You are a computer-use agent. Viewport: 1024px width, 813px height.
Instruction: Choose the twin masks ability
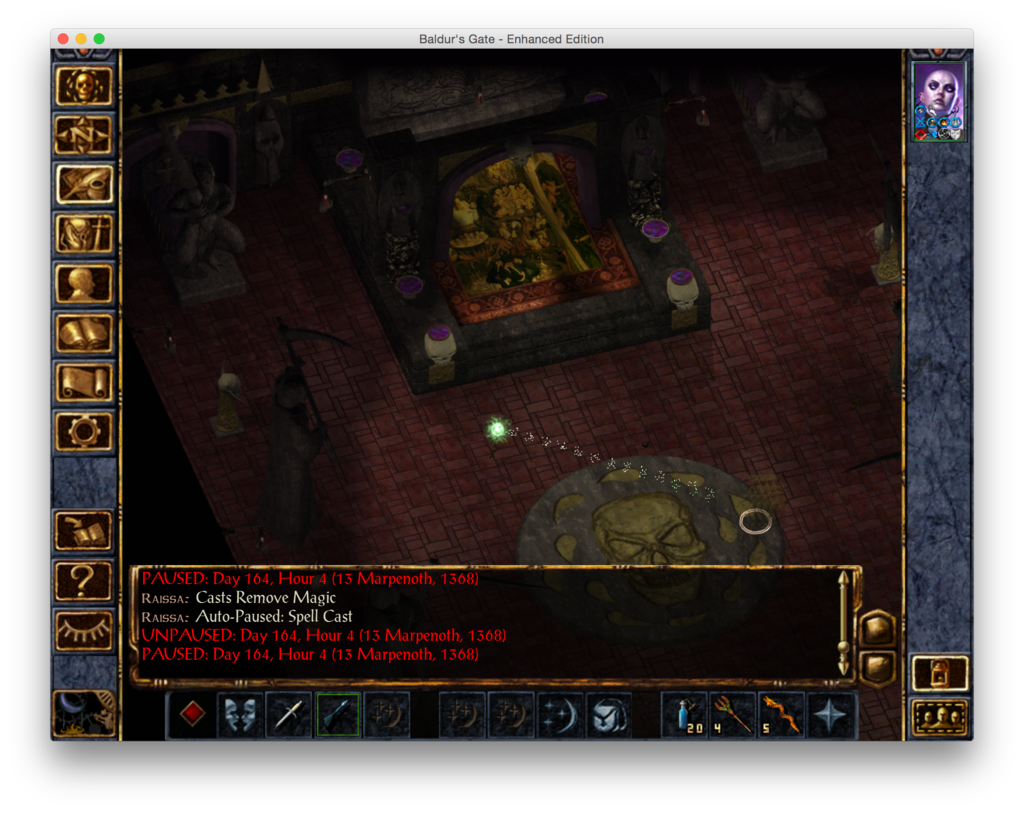point(240,714)
